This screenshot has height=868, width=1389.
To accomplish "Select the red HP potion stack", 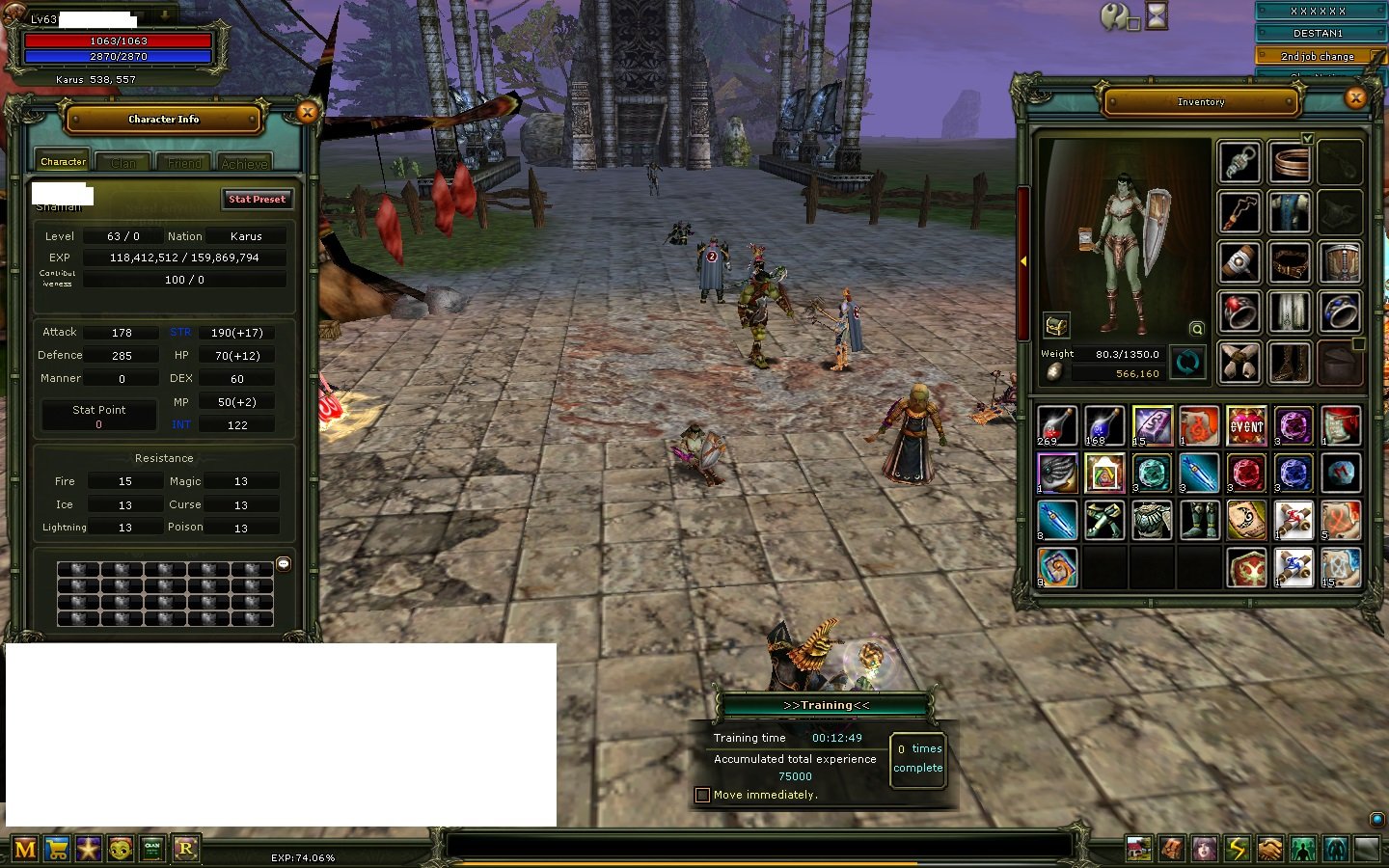I will point(1056,425).
